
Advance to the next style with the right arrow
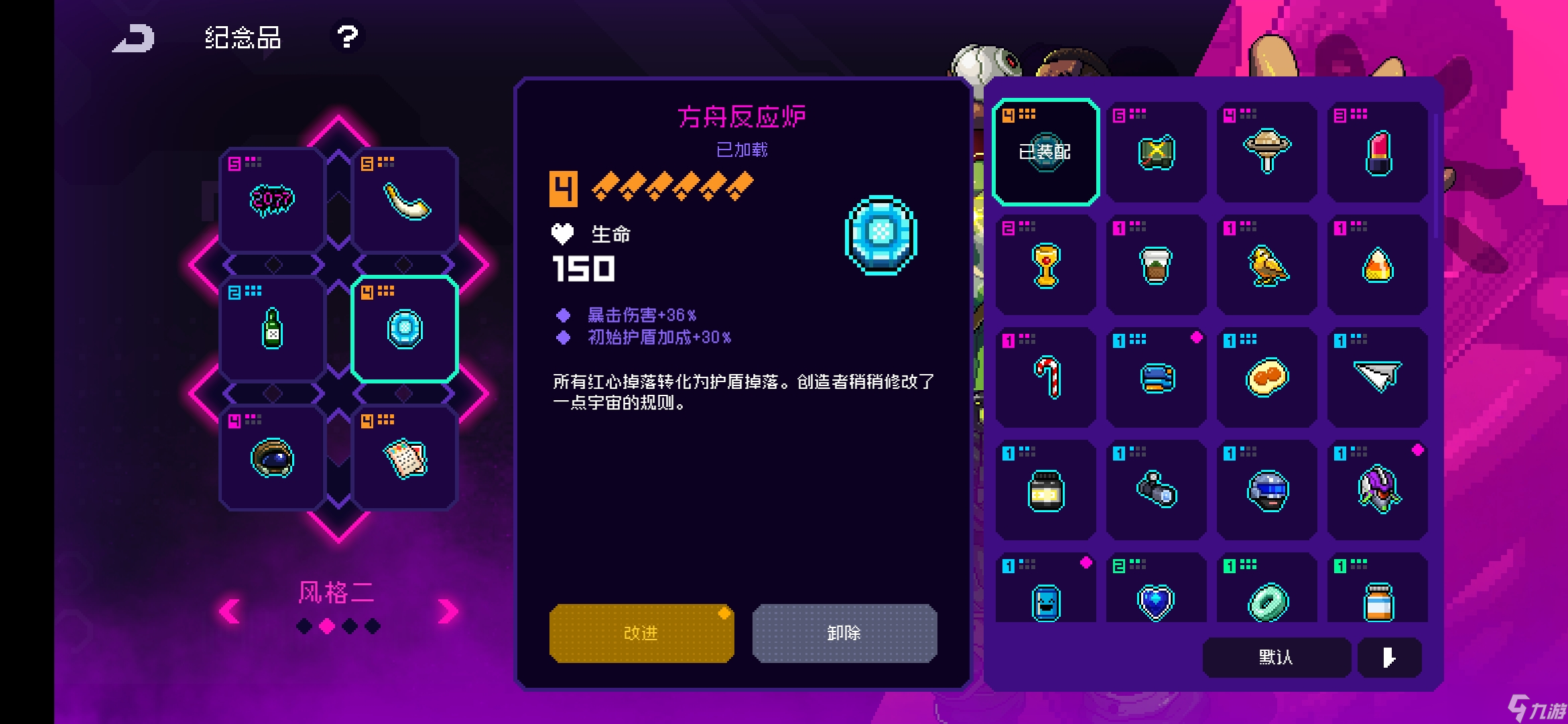tap(446, 609)
